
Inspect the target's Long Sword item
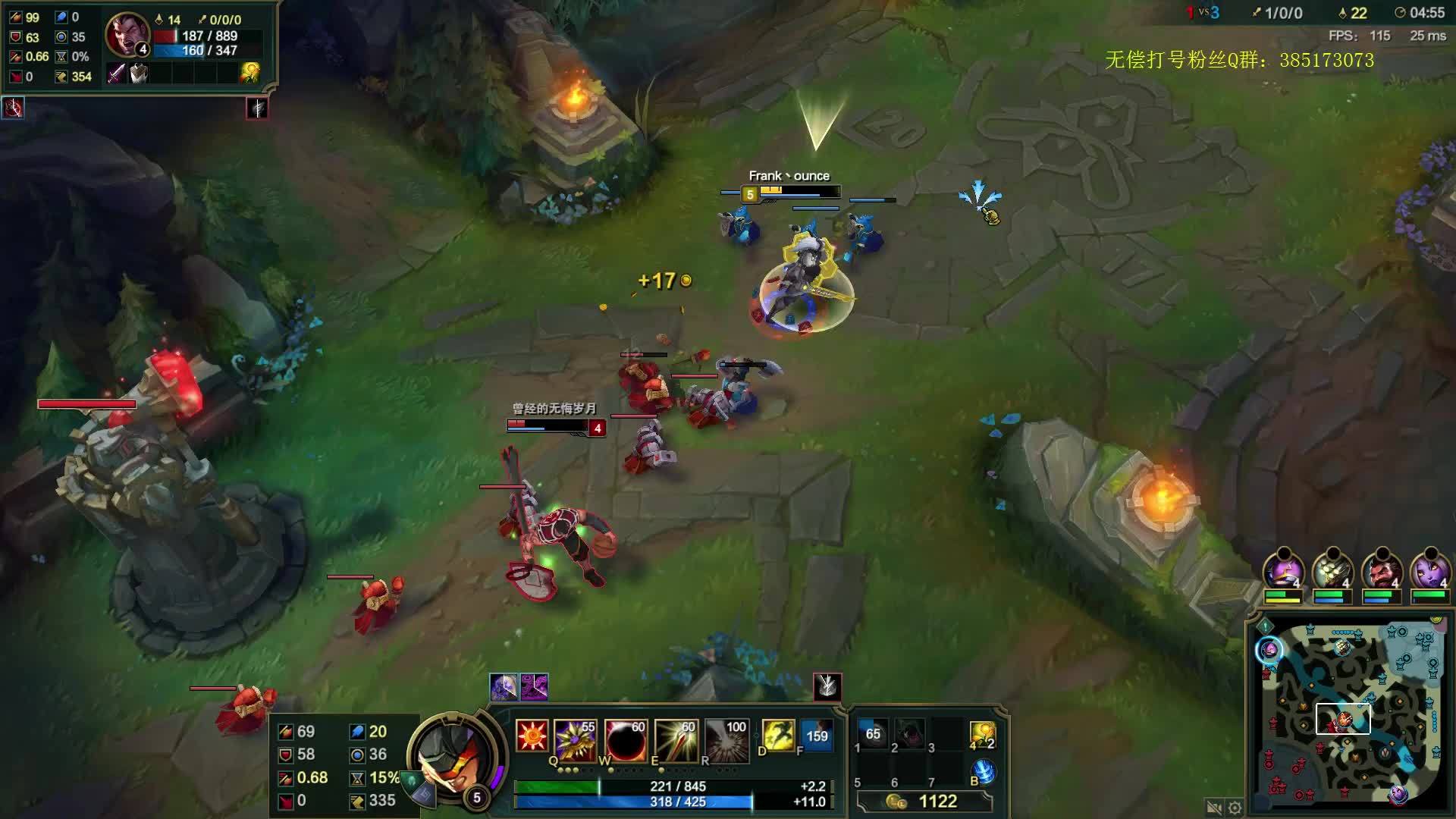tap(116, 74)
